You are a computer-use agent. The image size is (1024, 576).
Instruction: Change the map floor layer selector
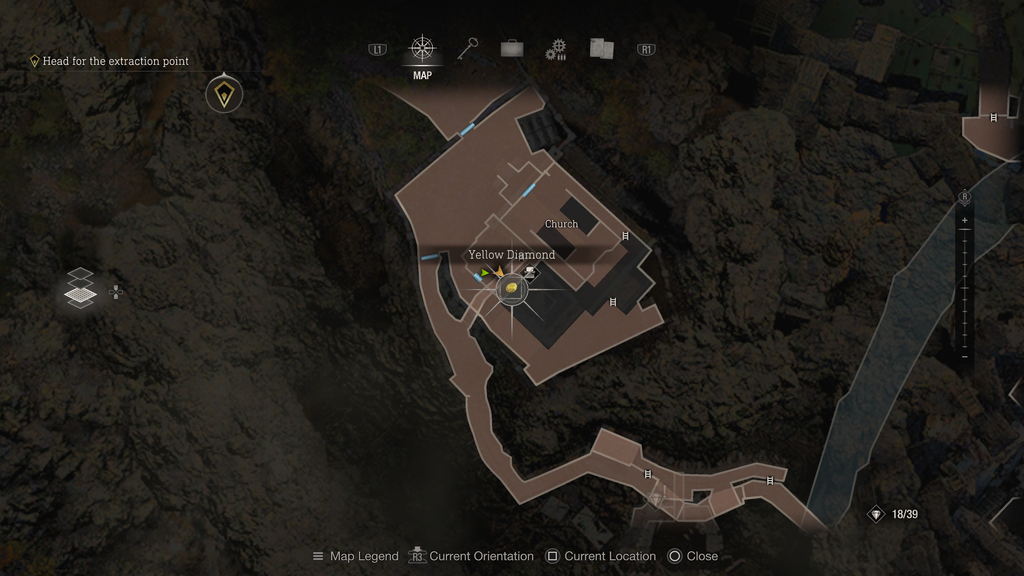80,287
